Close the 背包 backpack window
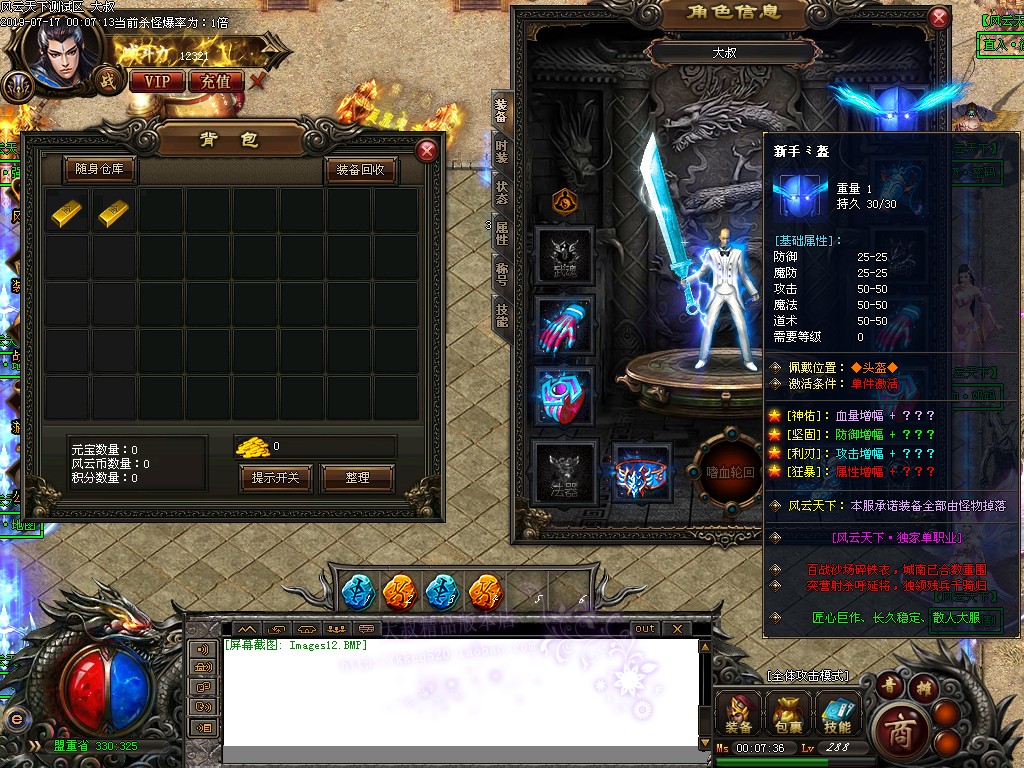This screenshot has height=768, width=1024. point(427,151)
